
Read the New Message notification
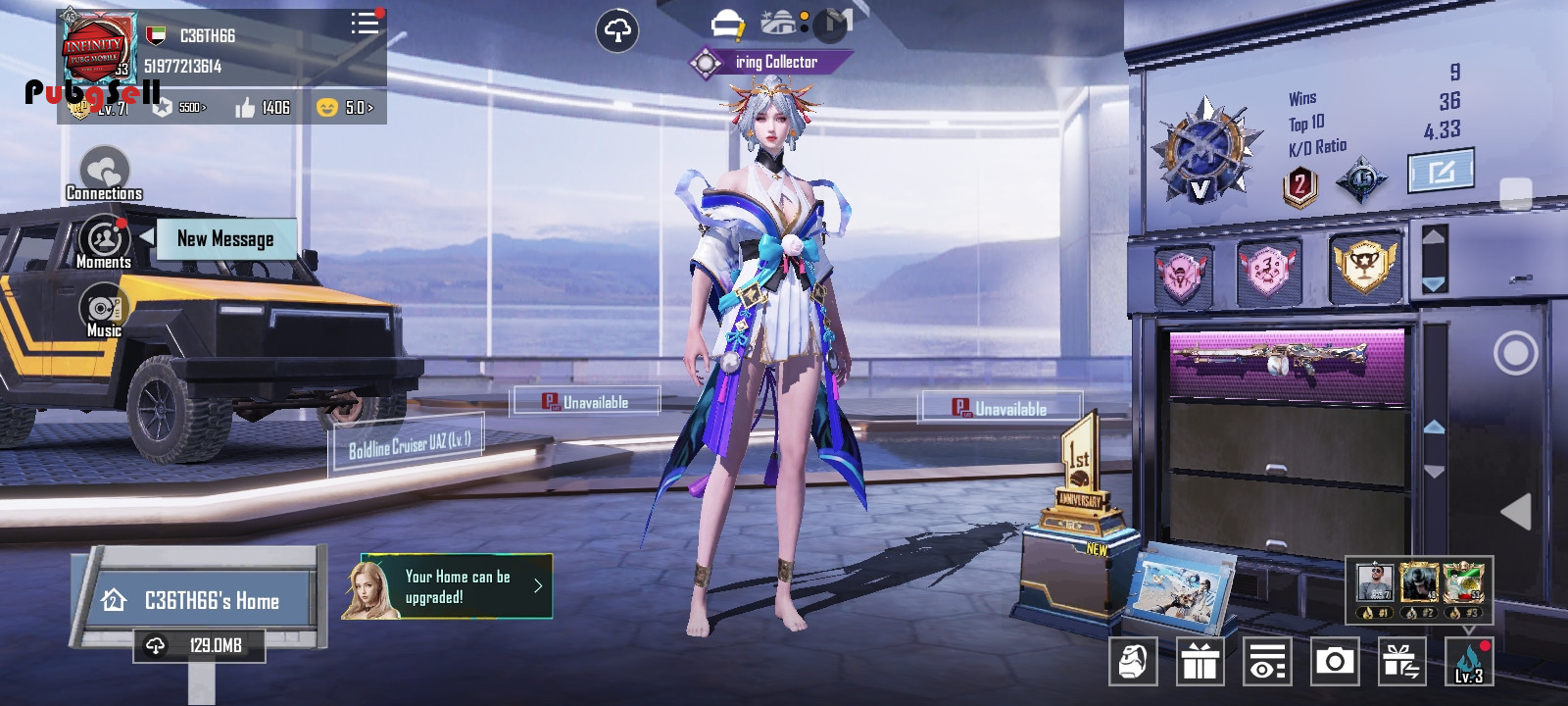click(x=225, y=238)
